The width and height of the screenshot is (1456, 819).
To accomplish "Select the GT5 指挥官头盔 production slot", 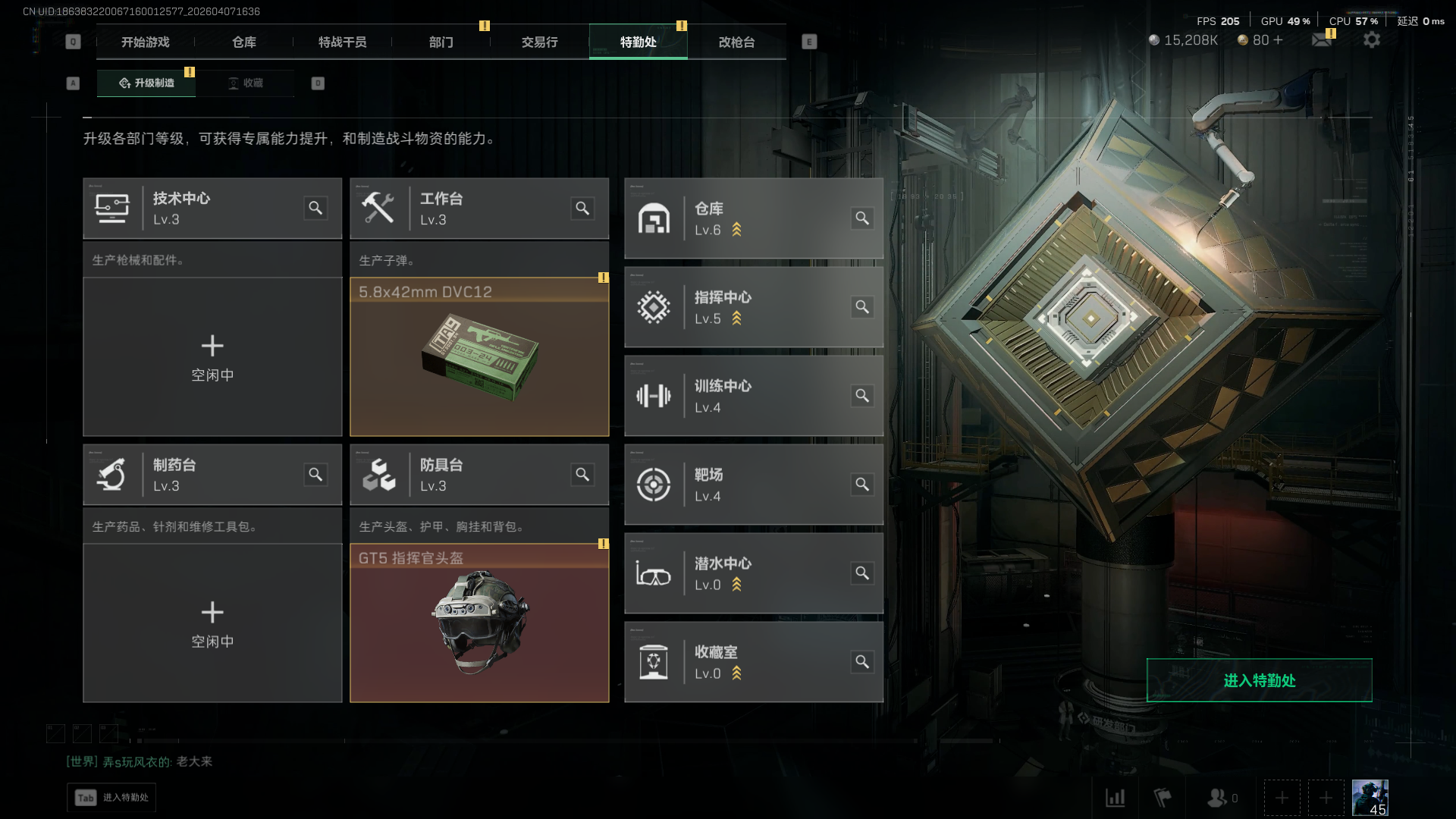I will [x=479, y=623].
